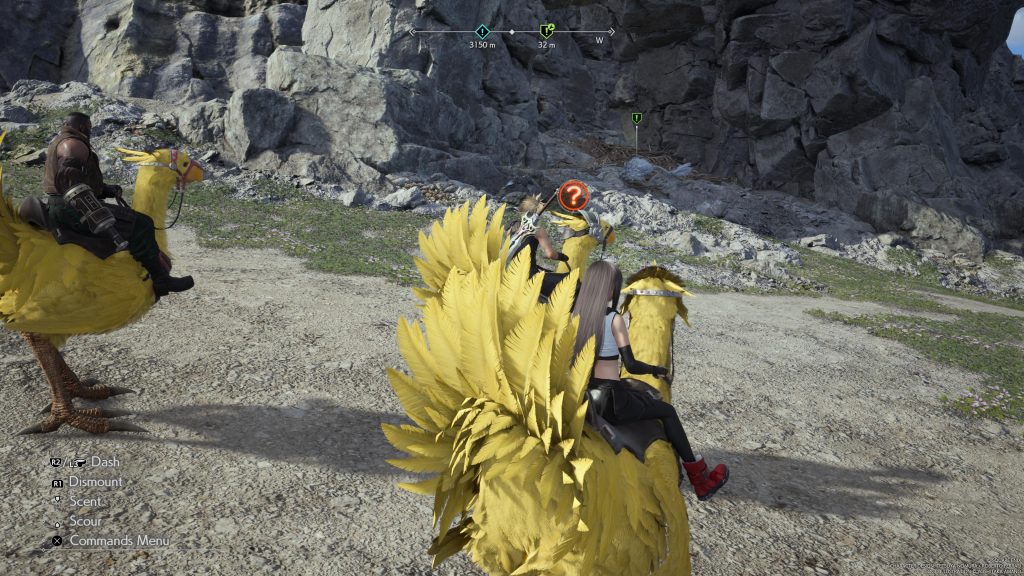Select the green objective marker above the nest
Viewport: 1024px width, 576px height.
pyautogui.click(x=636, y=119)
